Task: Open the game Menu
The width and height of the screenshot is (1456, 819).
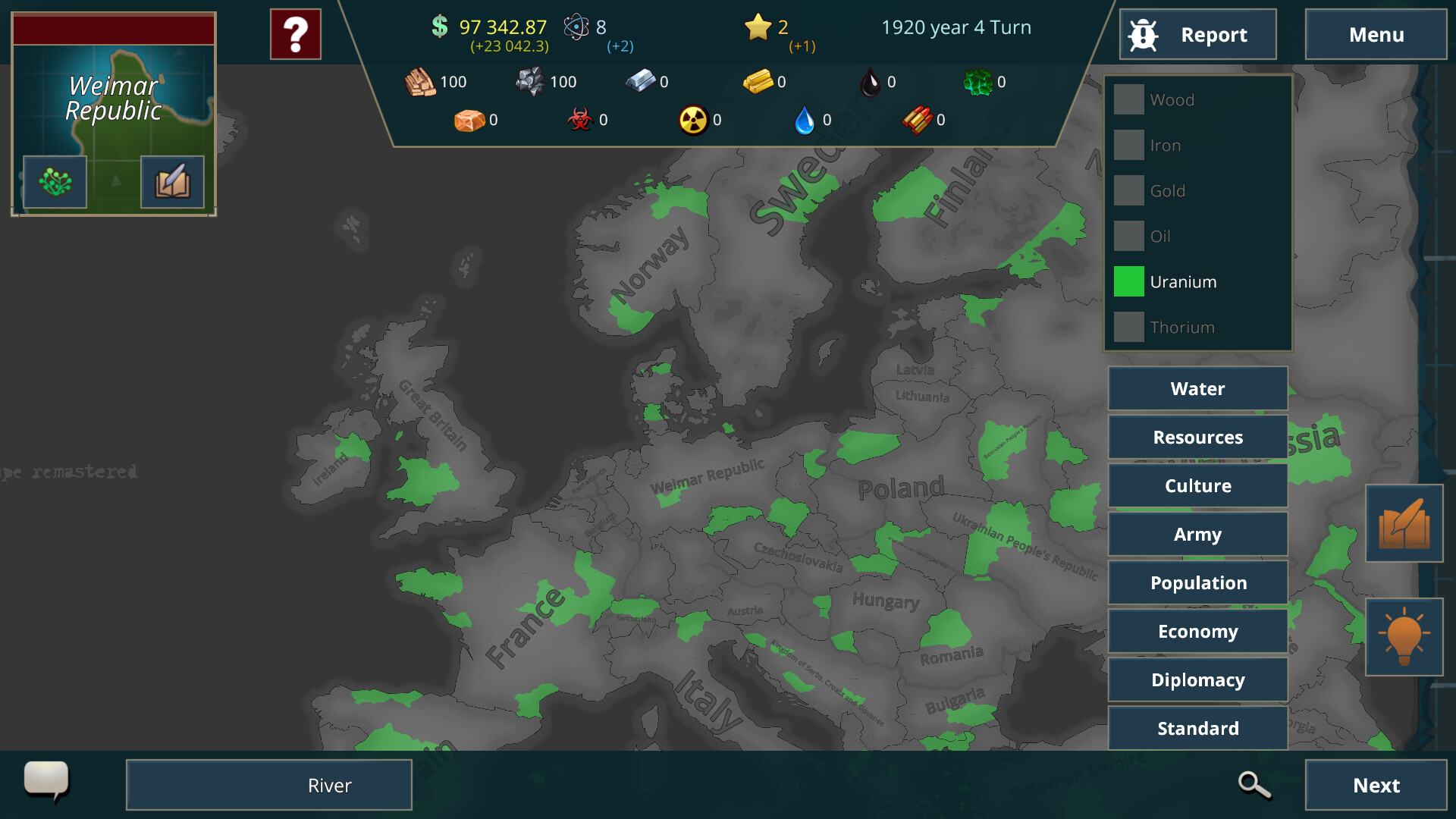Action: pos(1376,34)
